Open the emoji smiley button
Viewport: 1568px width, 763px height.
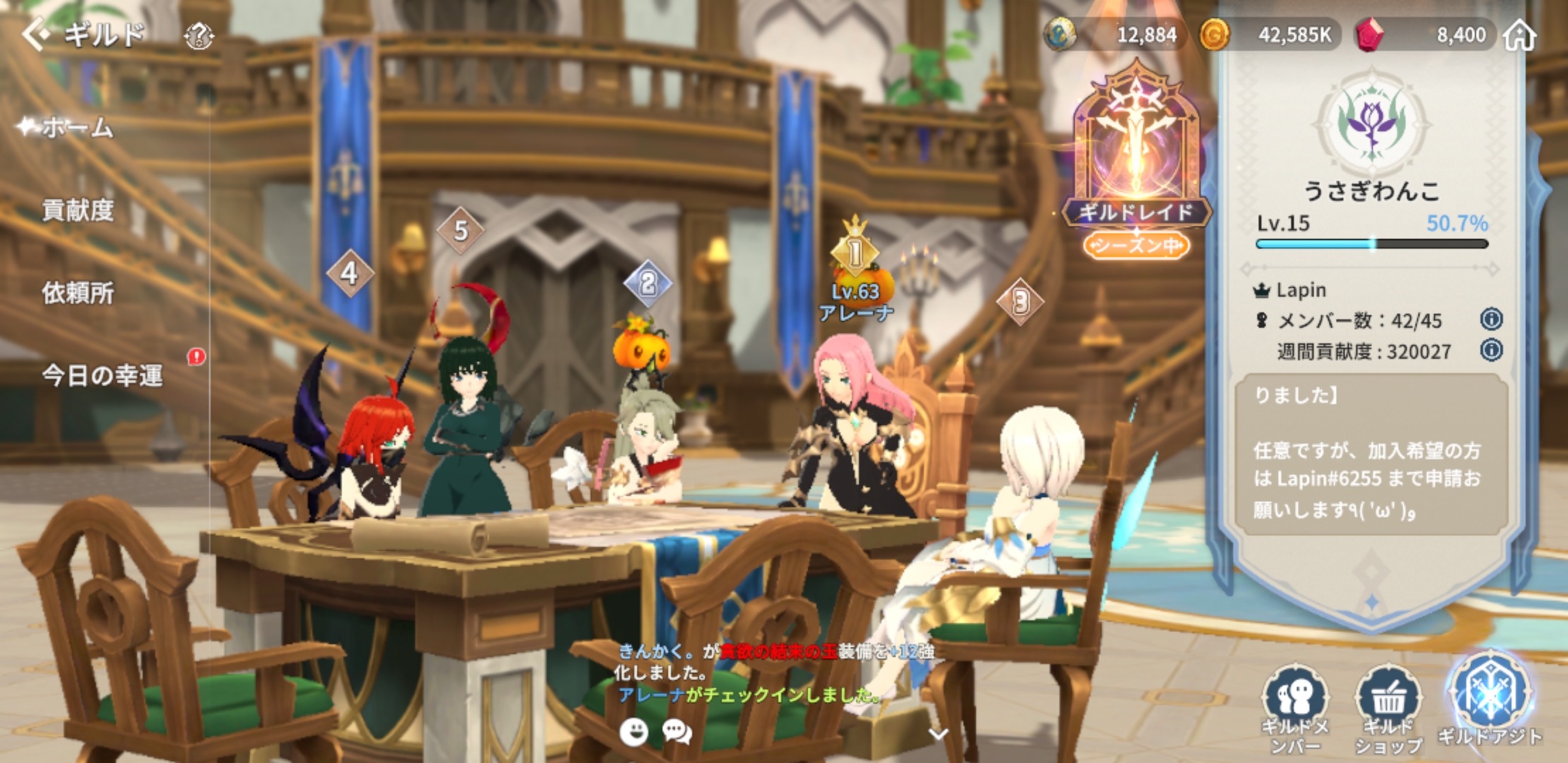coord(634,732)
